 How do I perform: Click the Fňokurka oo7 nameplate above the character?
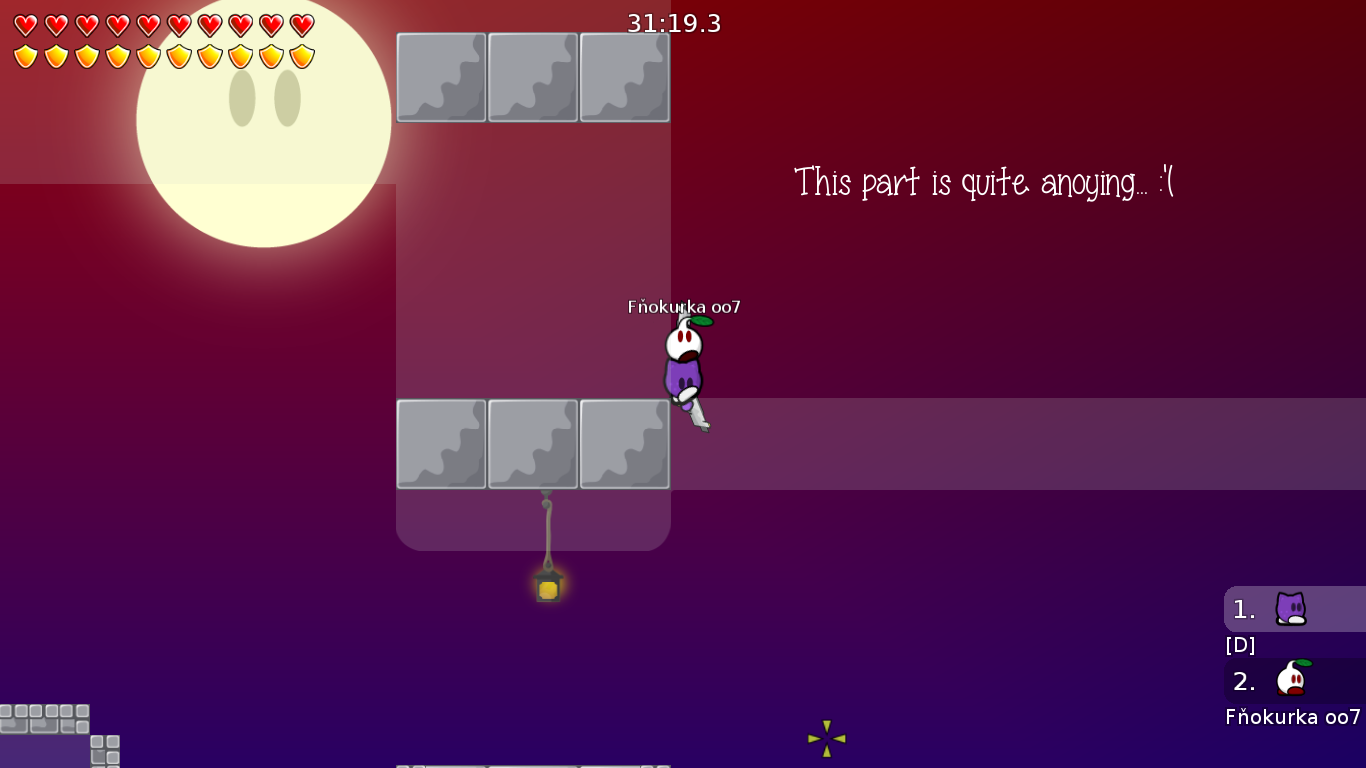[x=683, y=309]
